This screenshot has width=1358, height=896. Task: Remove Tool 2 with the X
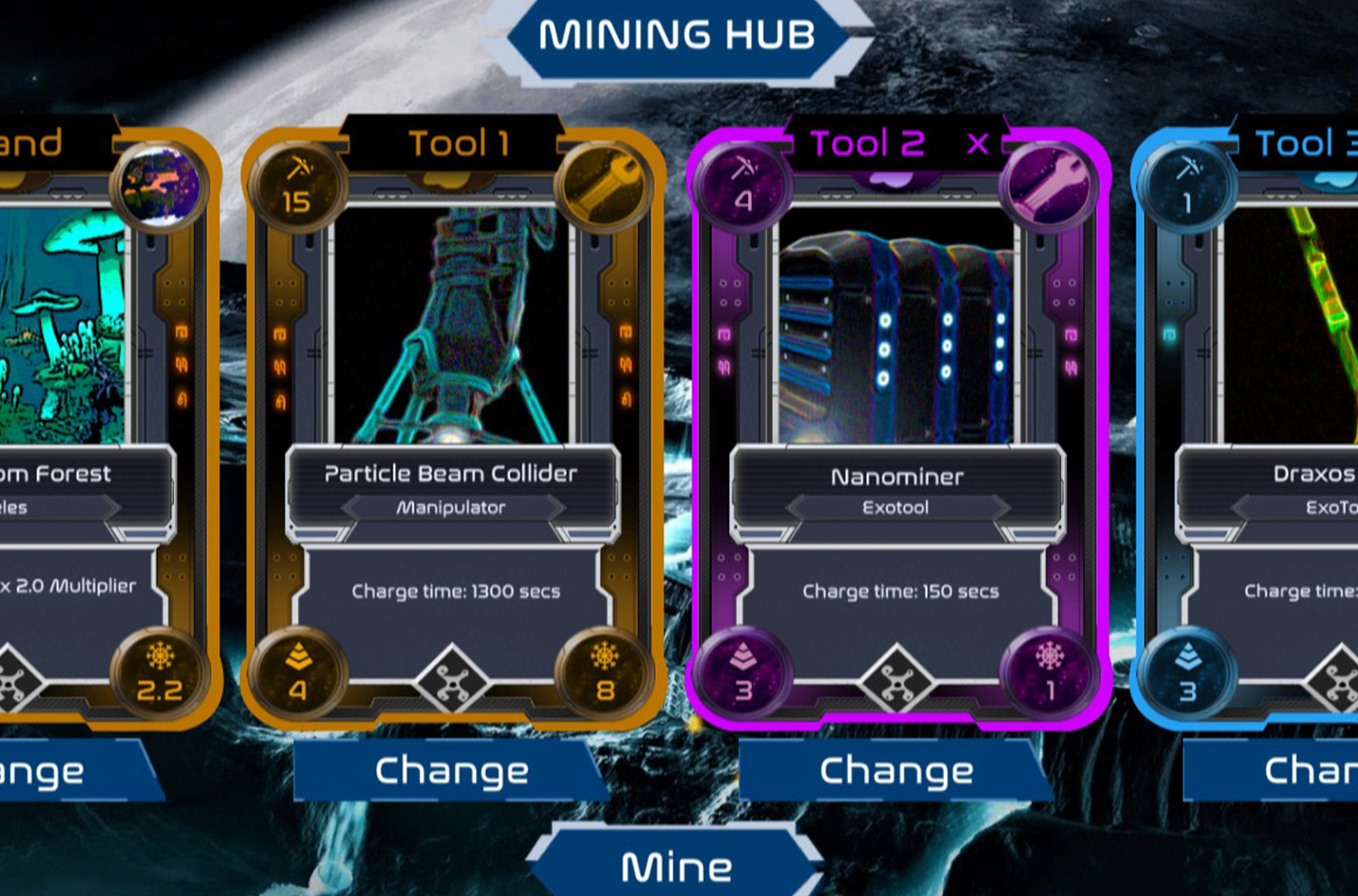[978, 143]
